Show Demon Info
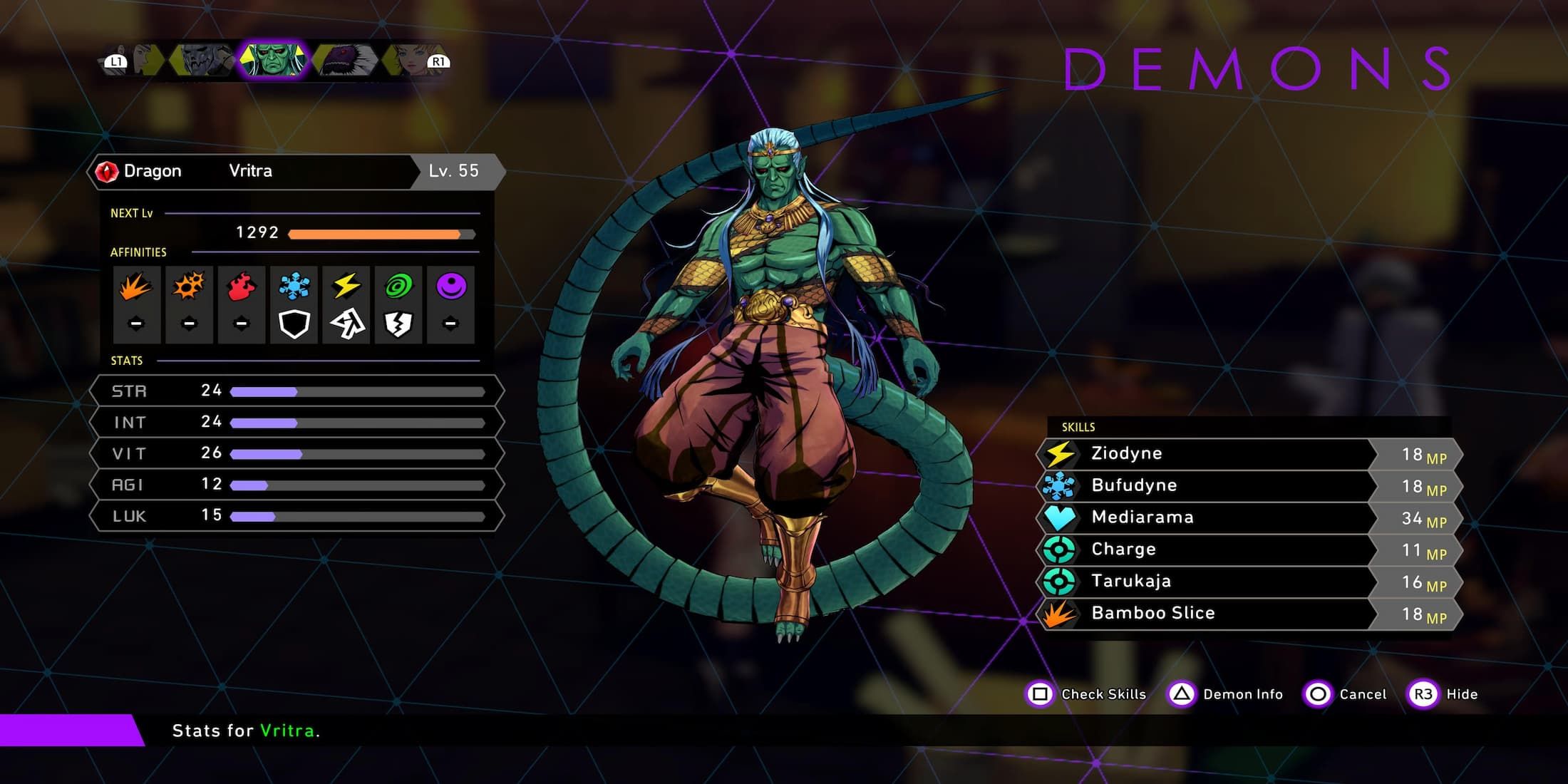The width and height of the screenshot is (1568, 784). [1225, 694]
